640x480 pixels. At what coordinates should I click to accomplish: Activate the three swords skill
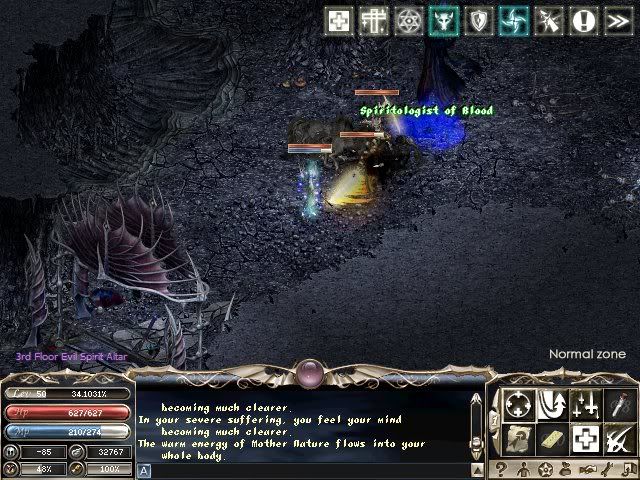click(x=585, y=405)
